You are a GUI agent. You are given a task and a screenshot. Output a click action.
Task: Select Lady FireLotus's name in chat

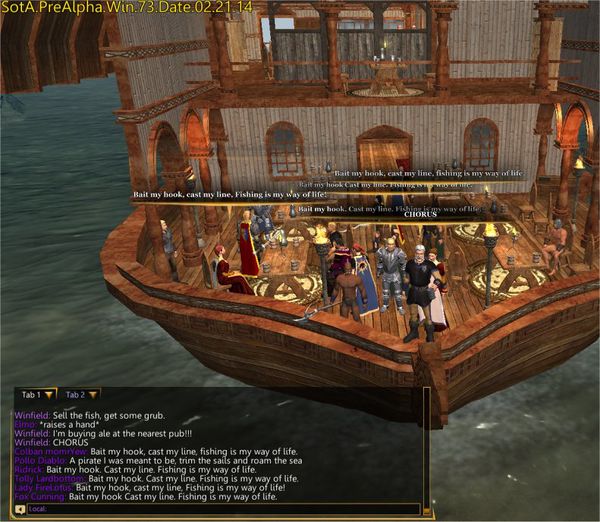pyautogui.click(x=43, y=487)
